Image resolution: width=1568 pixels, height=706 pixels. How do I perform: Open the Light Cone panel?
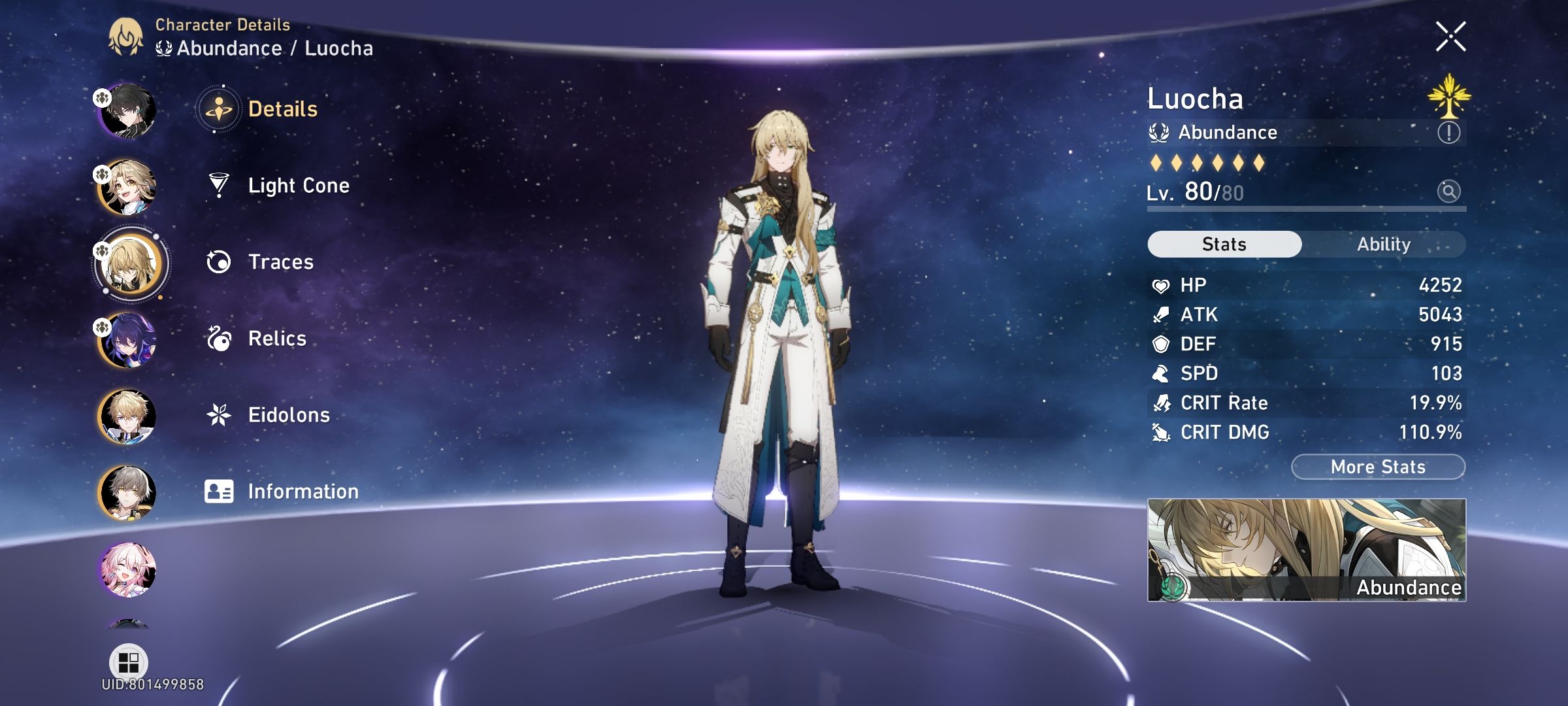[298, 185]
